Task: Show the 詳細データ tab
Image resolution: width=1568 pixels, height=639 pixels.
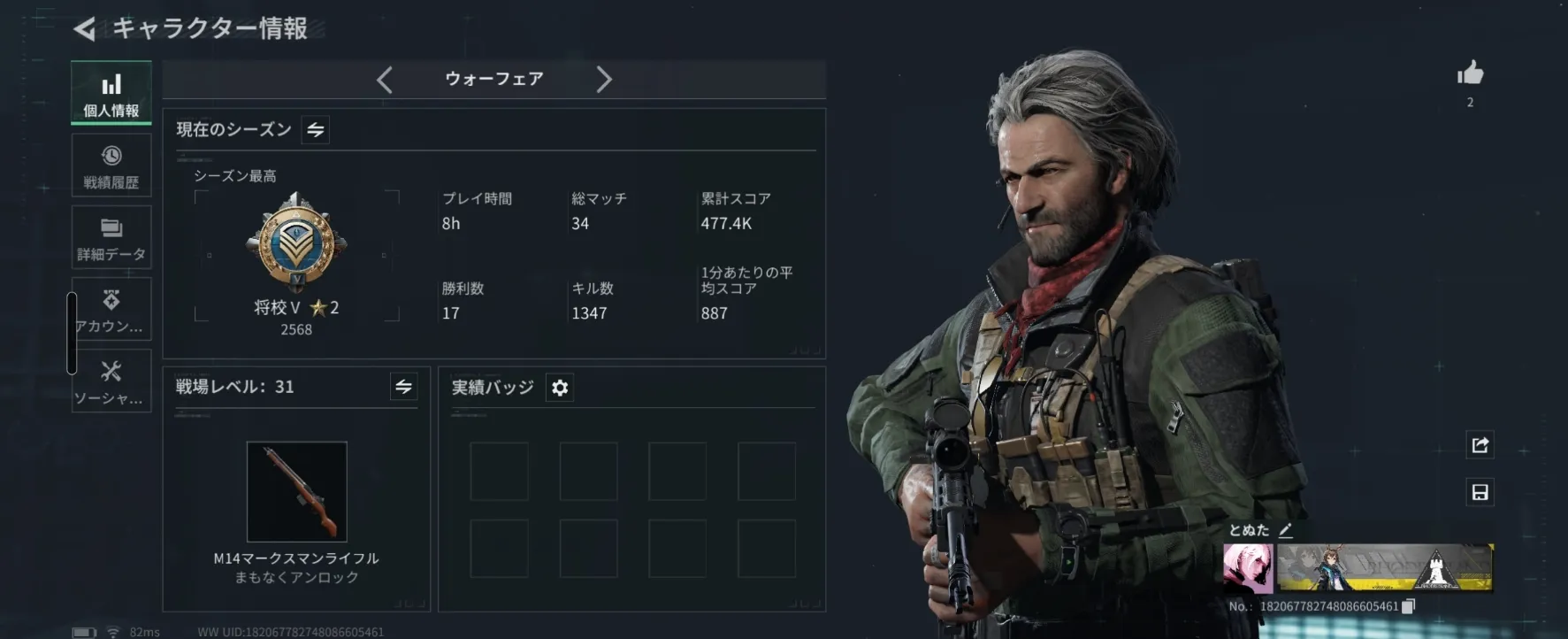Action: 111,237
